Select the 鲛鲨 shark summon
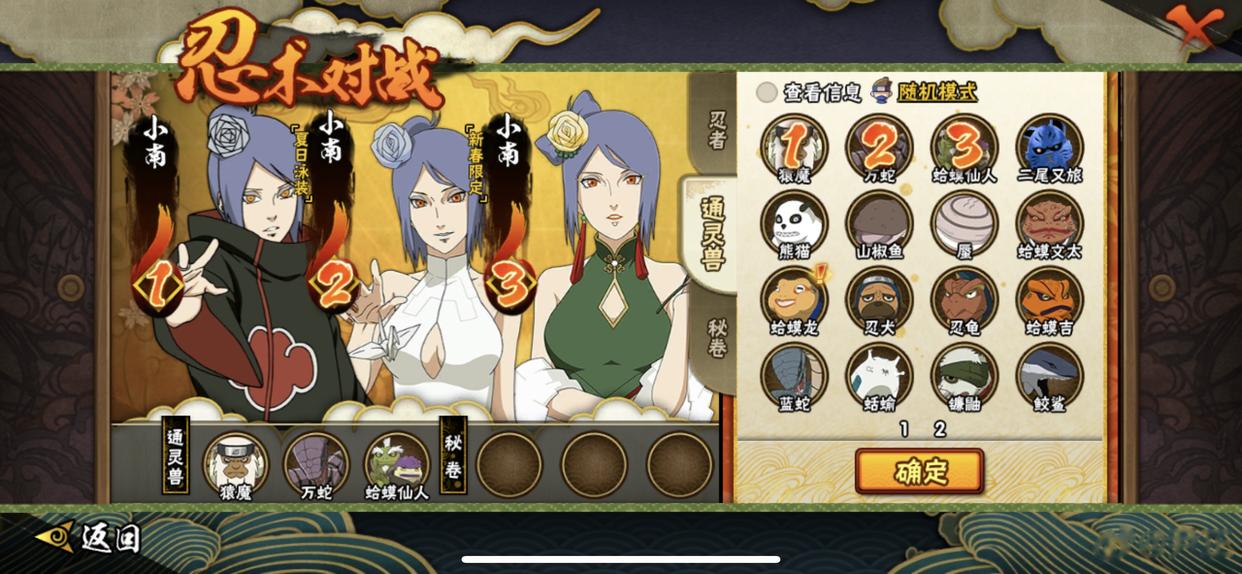The width and height of the screenshot is (1242, 574). tap(1049, 374)
